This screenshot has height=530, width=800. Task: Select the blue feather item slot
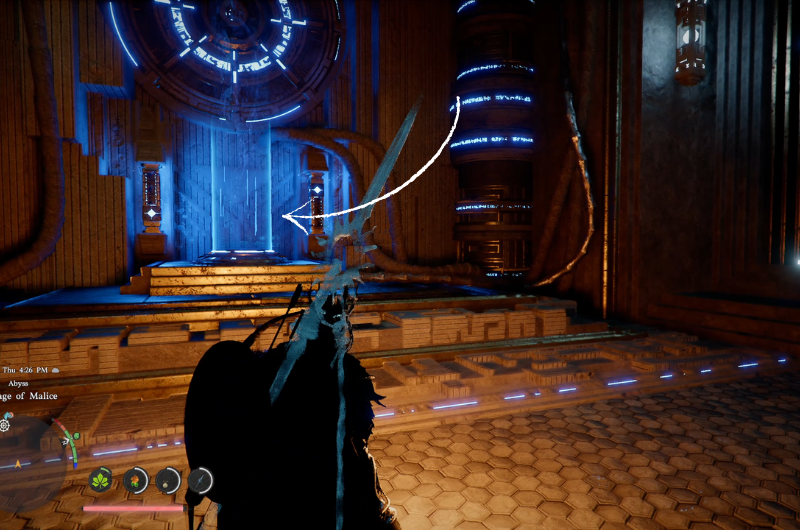coord(202,480)
